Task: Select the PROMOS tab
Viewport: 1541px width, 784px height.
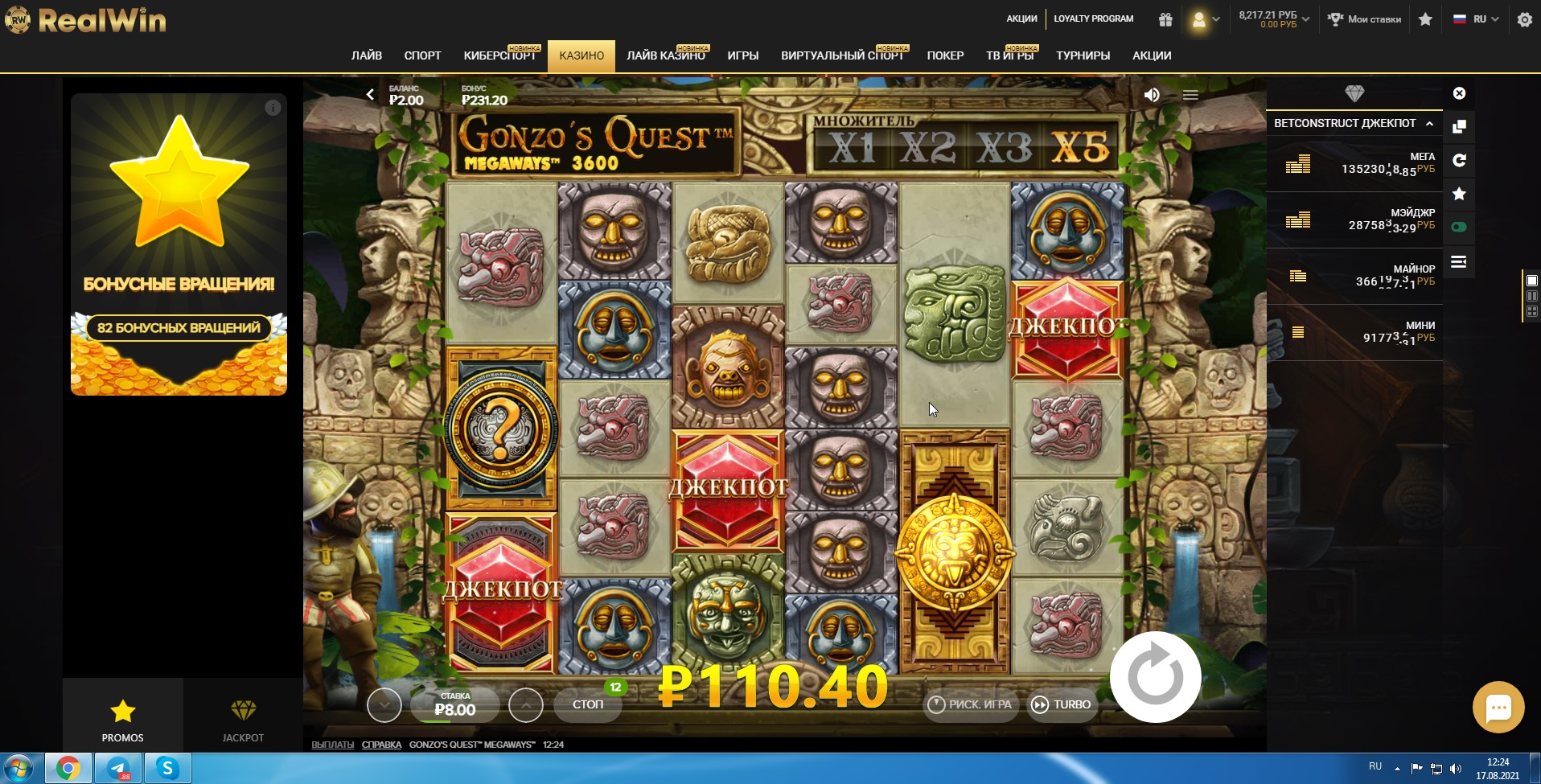Action: click(x=122, y=718)
